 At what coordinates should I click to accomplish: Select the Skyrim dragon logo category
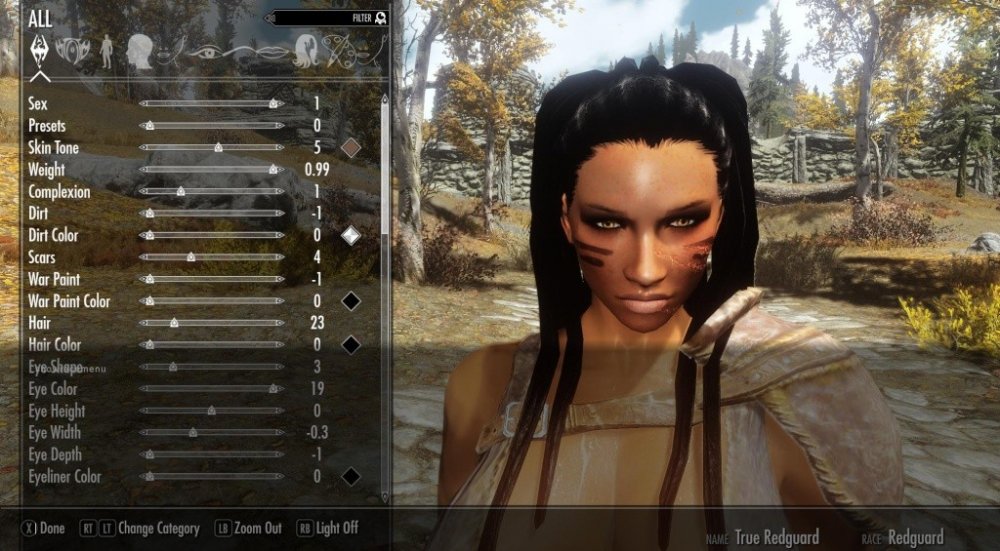41,51
